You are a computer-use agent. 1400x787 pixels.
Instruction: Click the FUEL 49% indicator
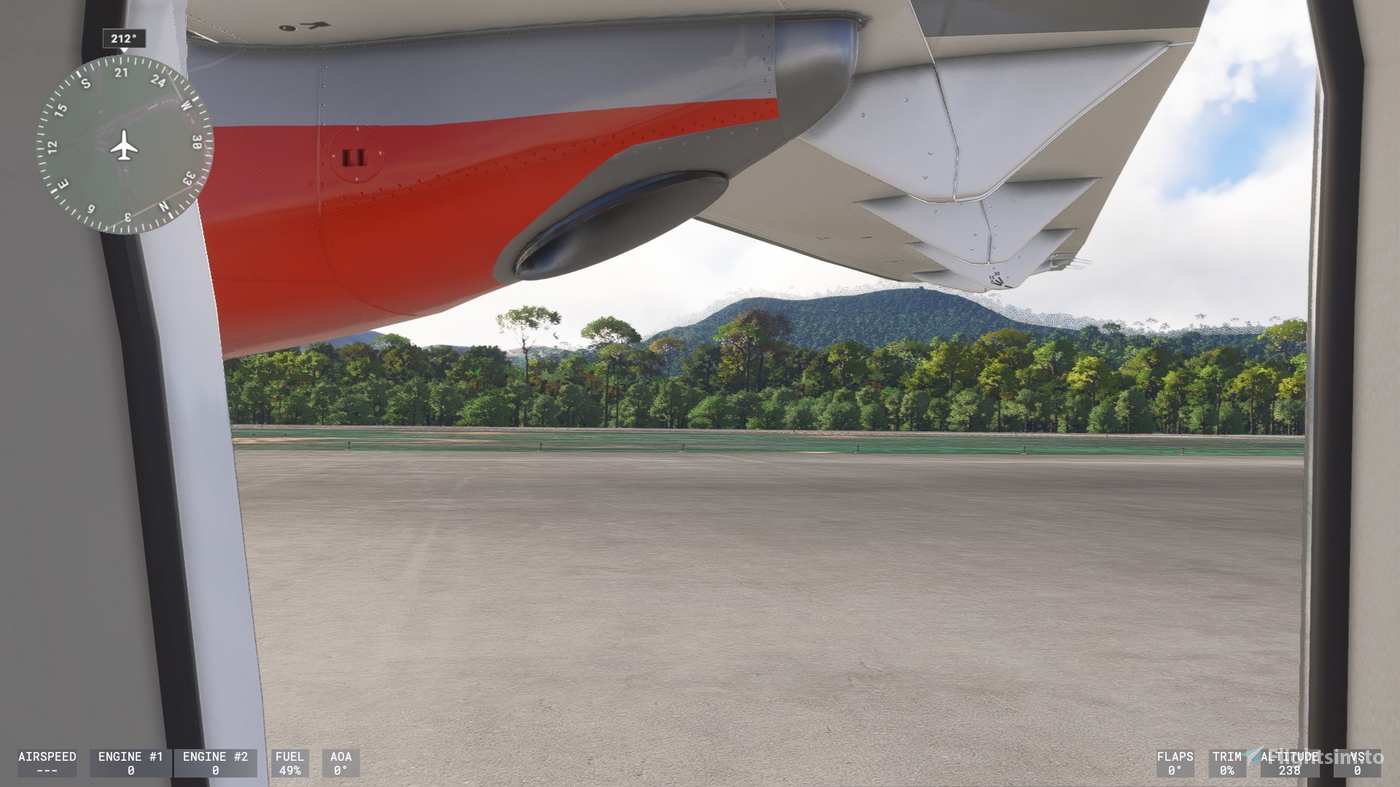(289, 764)
